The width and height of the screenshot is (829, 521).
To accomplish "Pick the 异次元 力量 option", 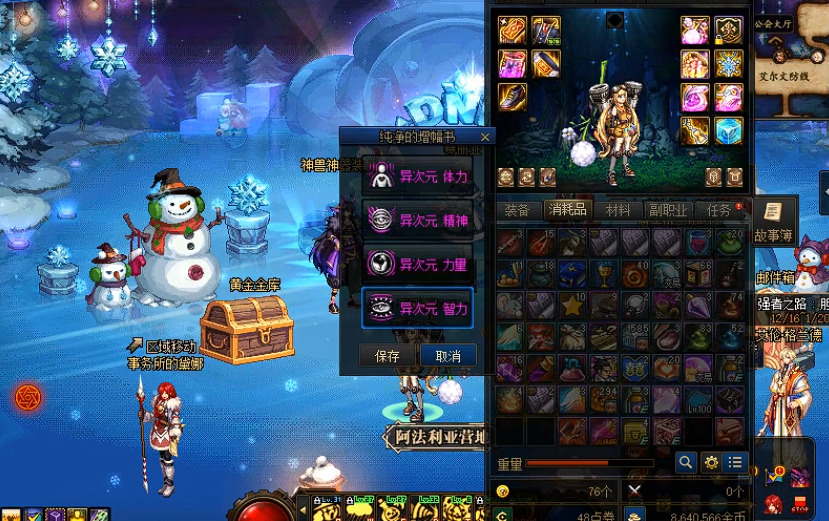I will pyautogui.click(x=417, y=264).
